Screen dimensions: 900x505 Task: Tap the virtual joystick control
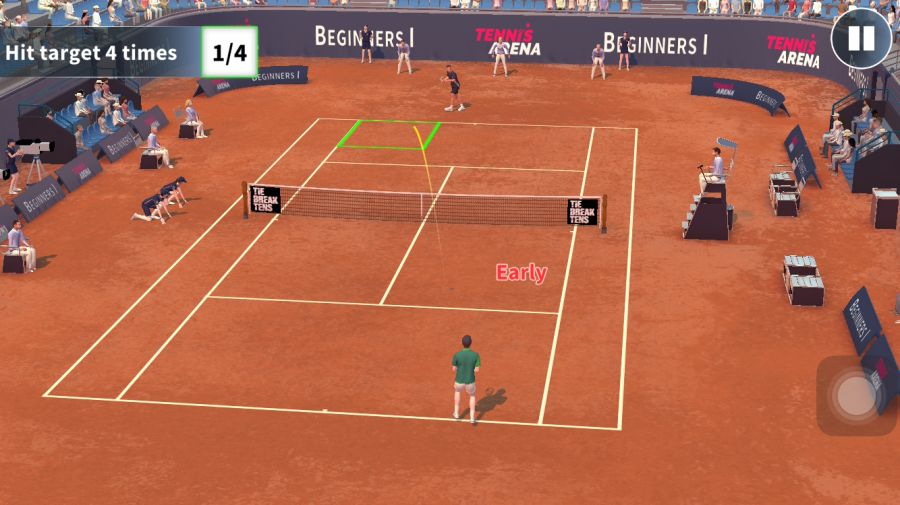856,396
